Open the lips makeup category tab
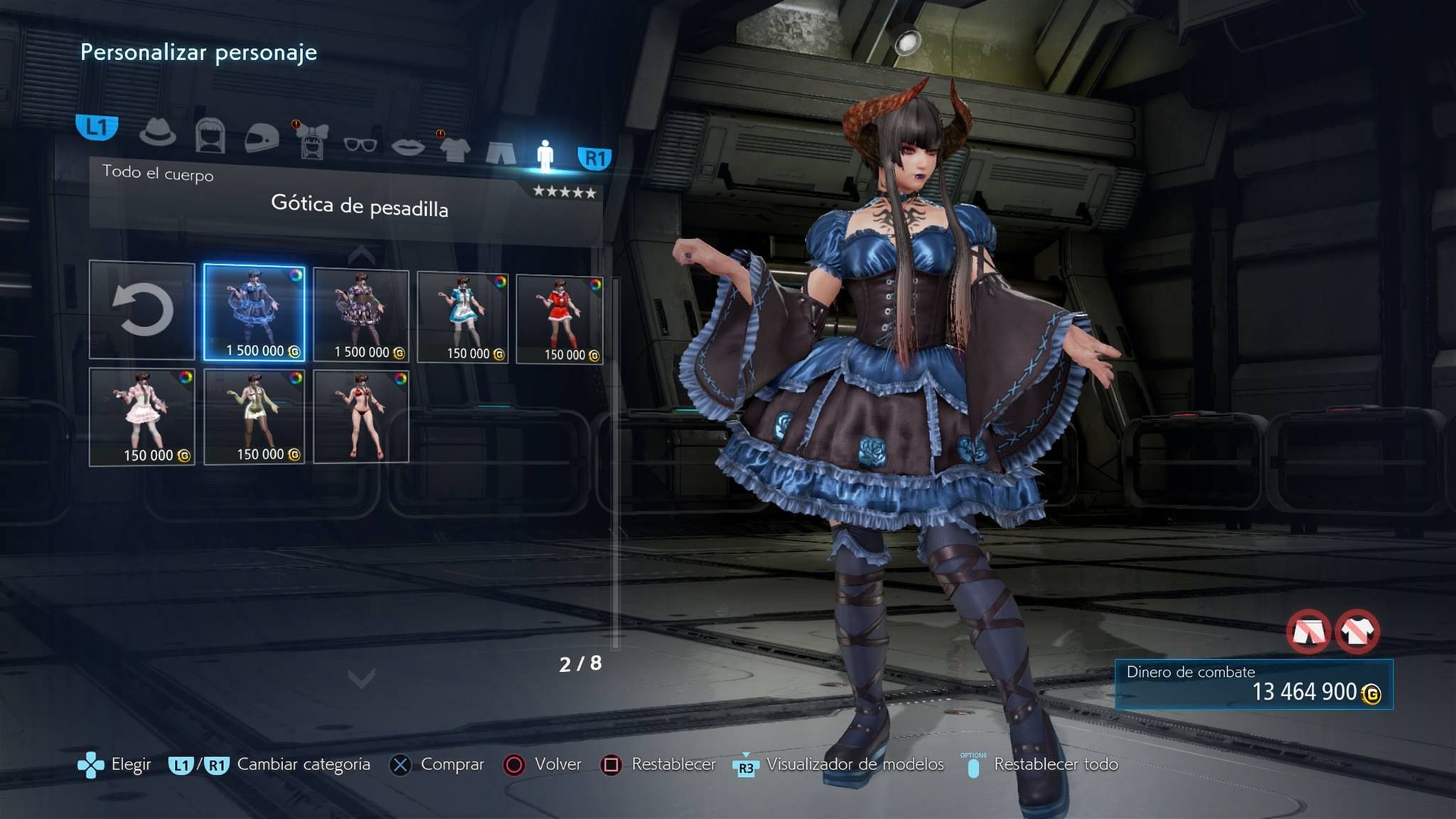The image size is (1456, 819). 408,147
